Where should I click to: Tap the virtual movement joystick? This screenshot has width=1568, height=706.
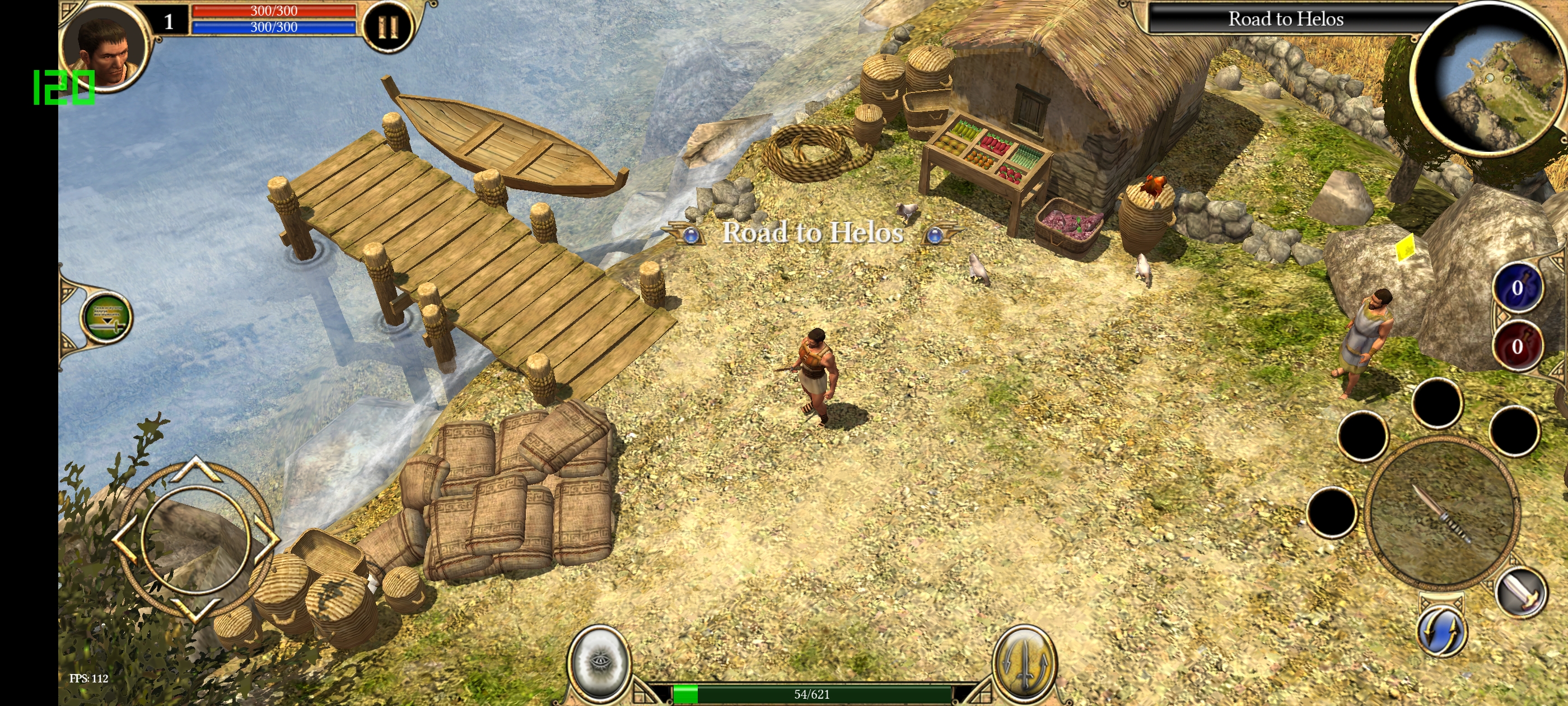tap(195, 540)
